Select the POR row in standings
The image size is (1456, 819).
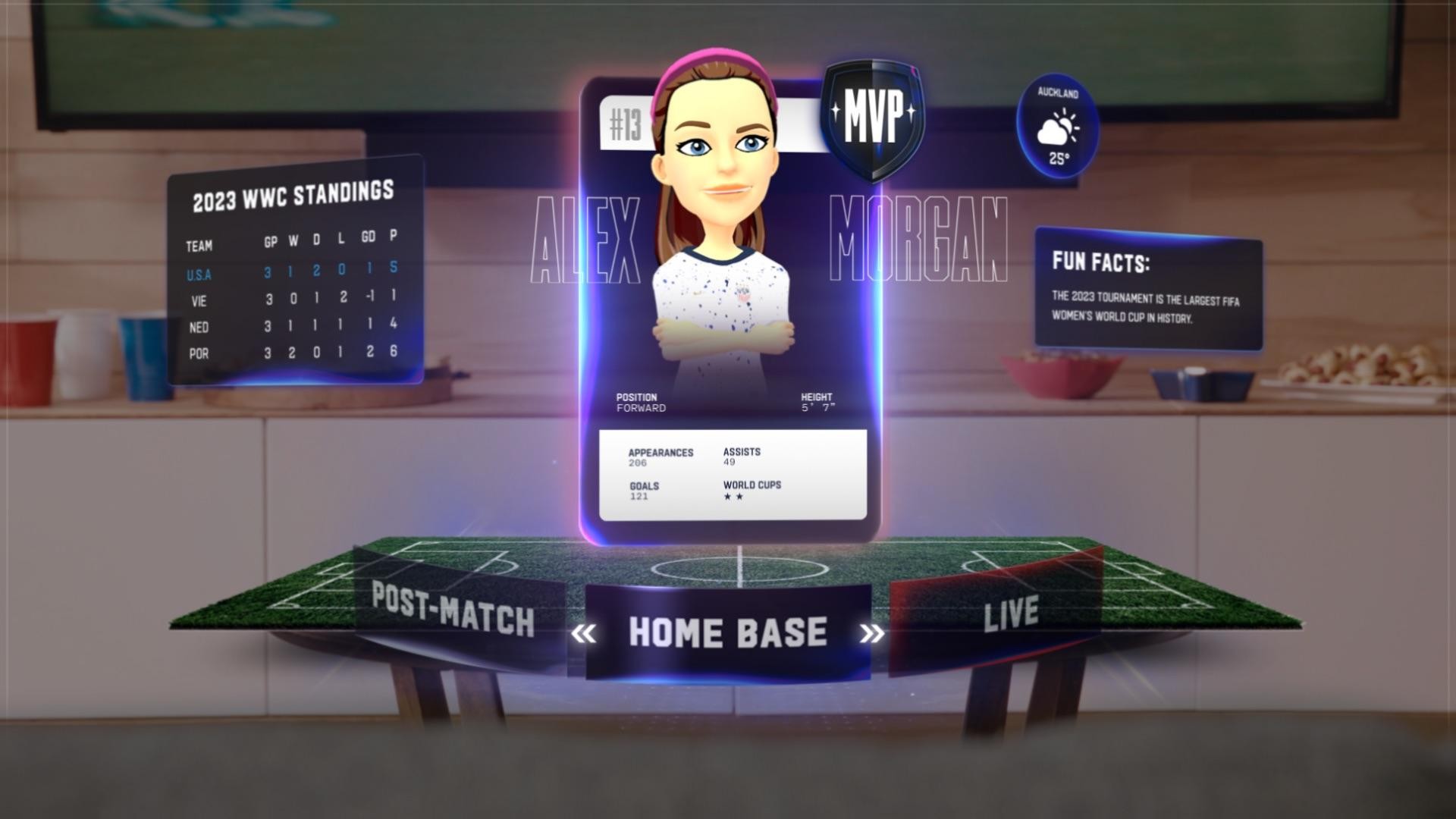click(293, 353)
